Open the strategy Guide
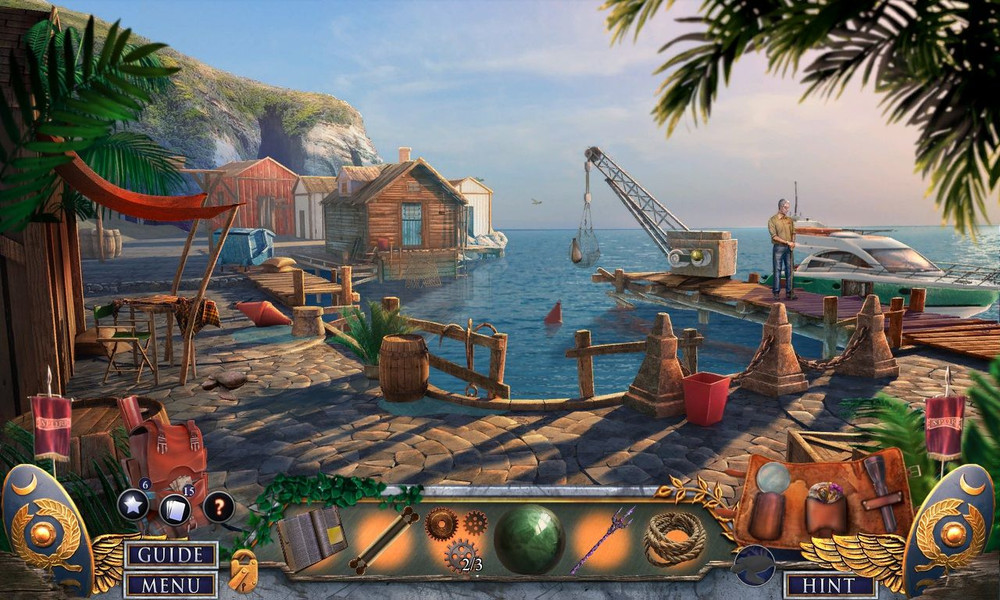Image resolution: width=1000 pixels, height=600 pixels. pos(171,555)
